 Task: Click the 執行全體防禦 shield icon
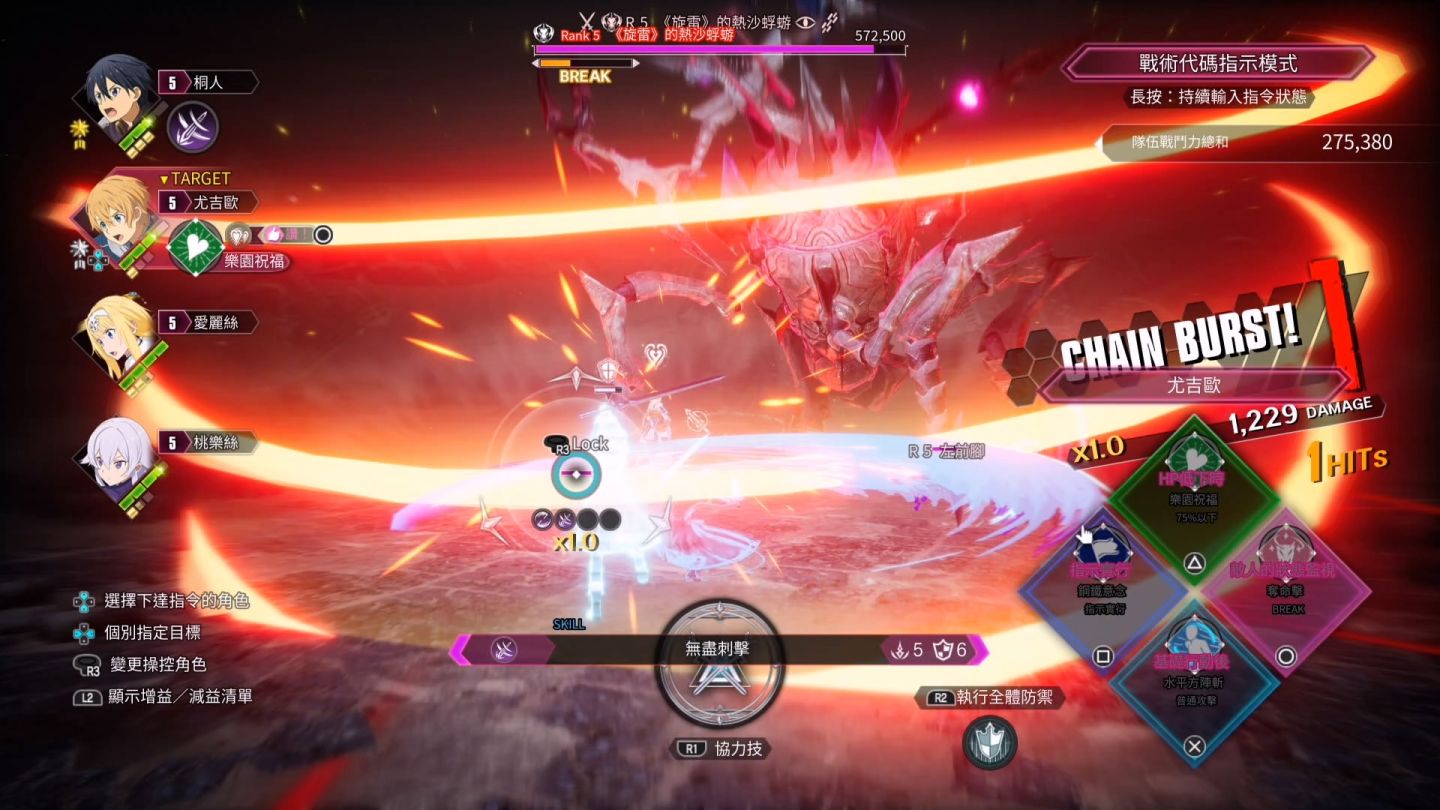(x=989, y=743)
